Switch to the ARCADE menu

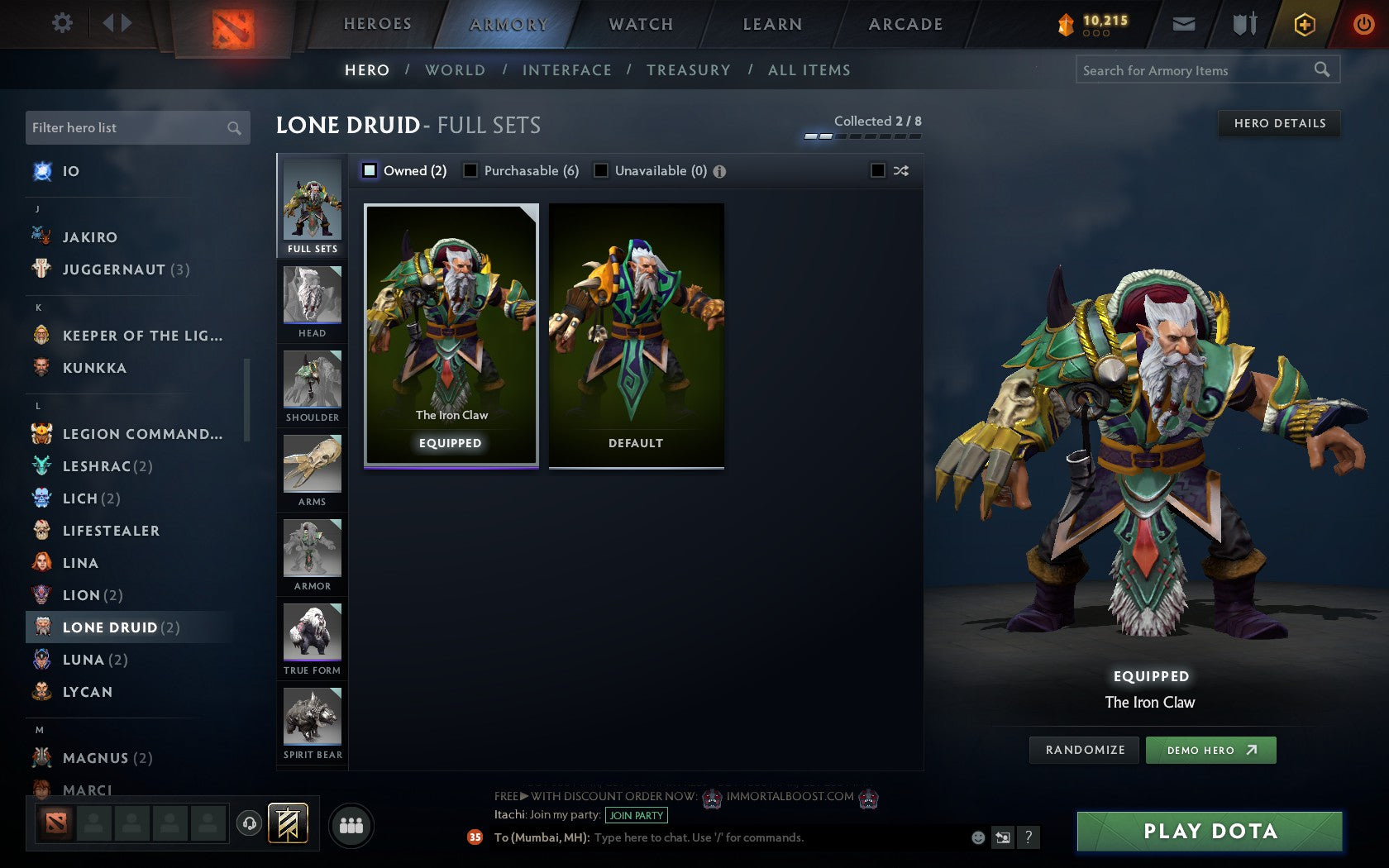(x=904, y=24)
